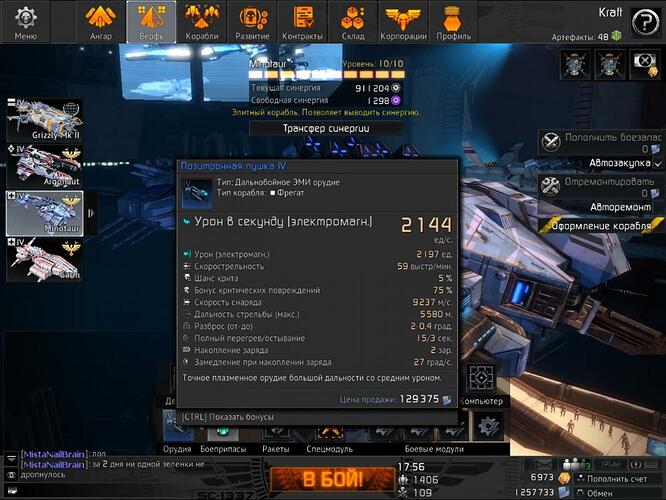This screenshot has height=500, width=666.
Task: View the Корпорации tab
Action: (403, 21)
